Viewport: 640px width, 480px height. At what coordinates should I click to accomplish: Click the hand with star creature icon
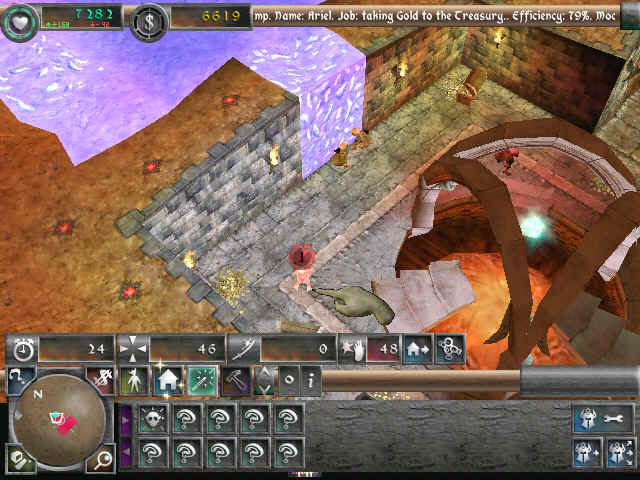coord(350,349)
